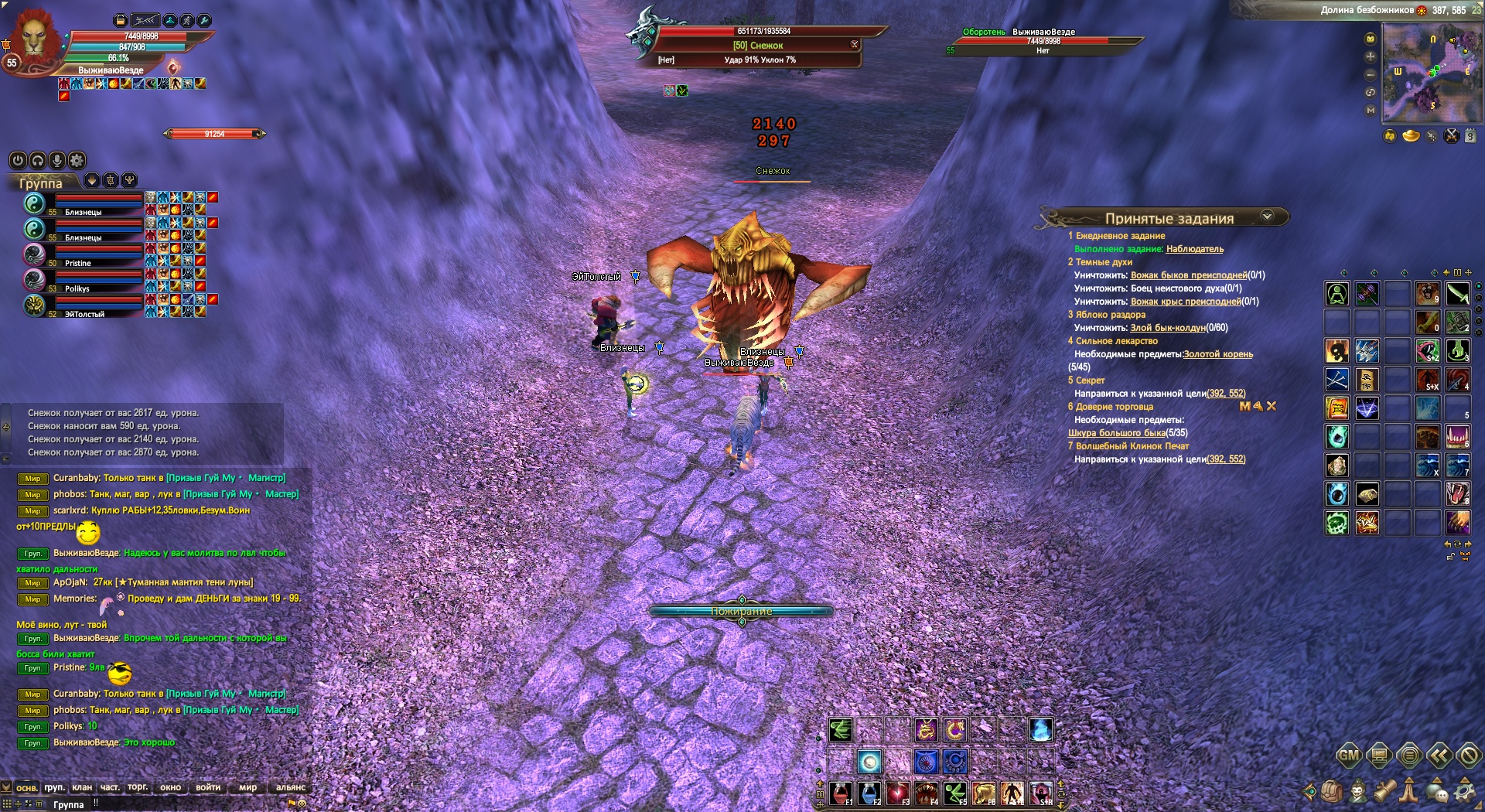Open the gold ingot shop icon
The image size is (1485, 812).
click(x=1411, y=137)
